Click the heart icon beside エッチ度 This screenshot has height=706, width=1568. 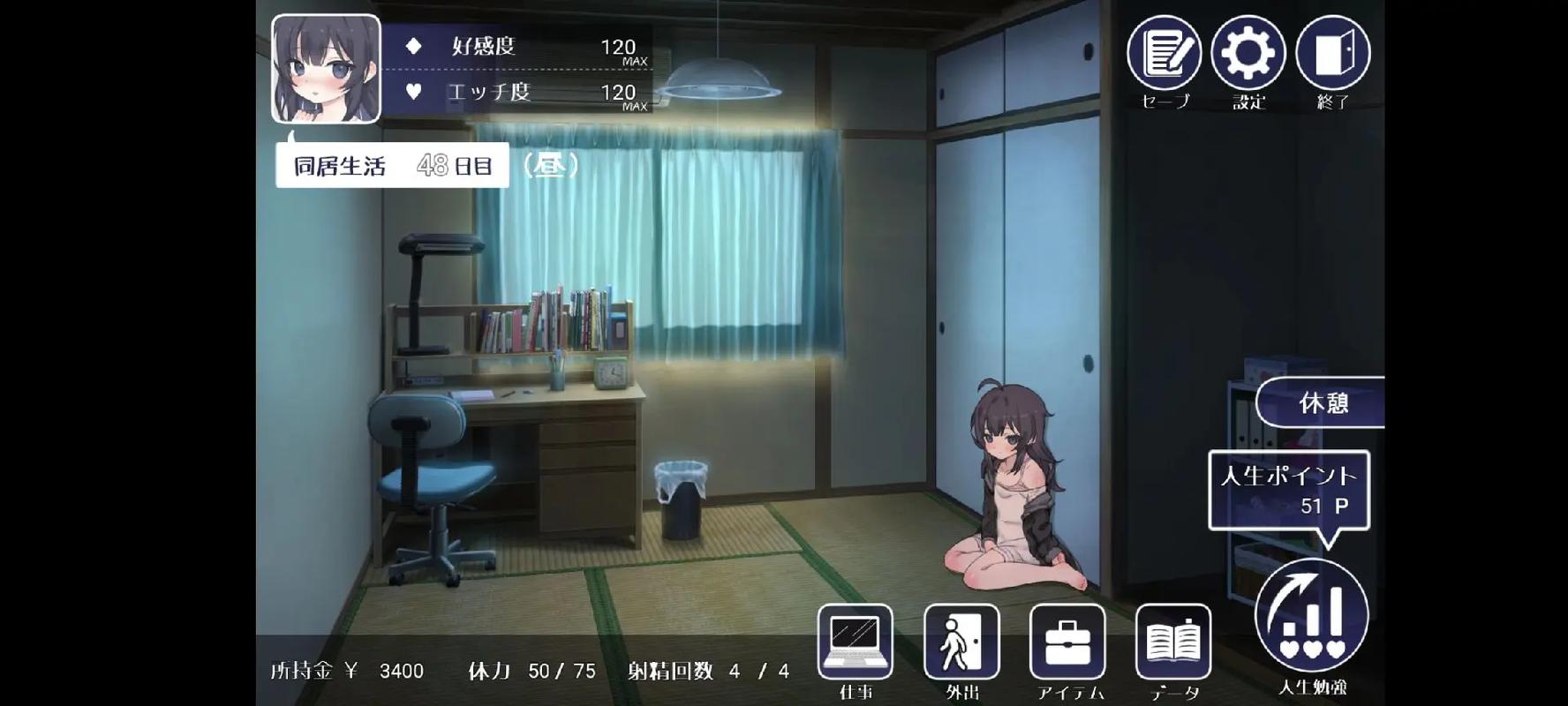(x=412, y=92)
